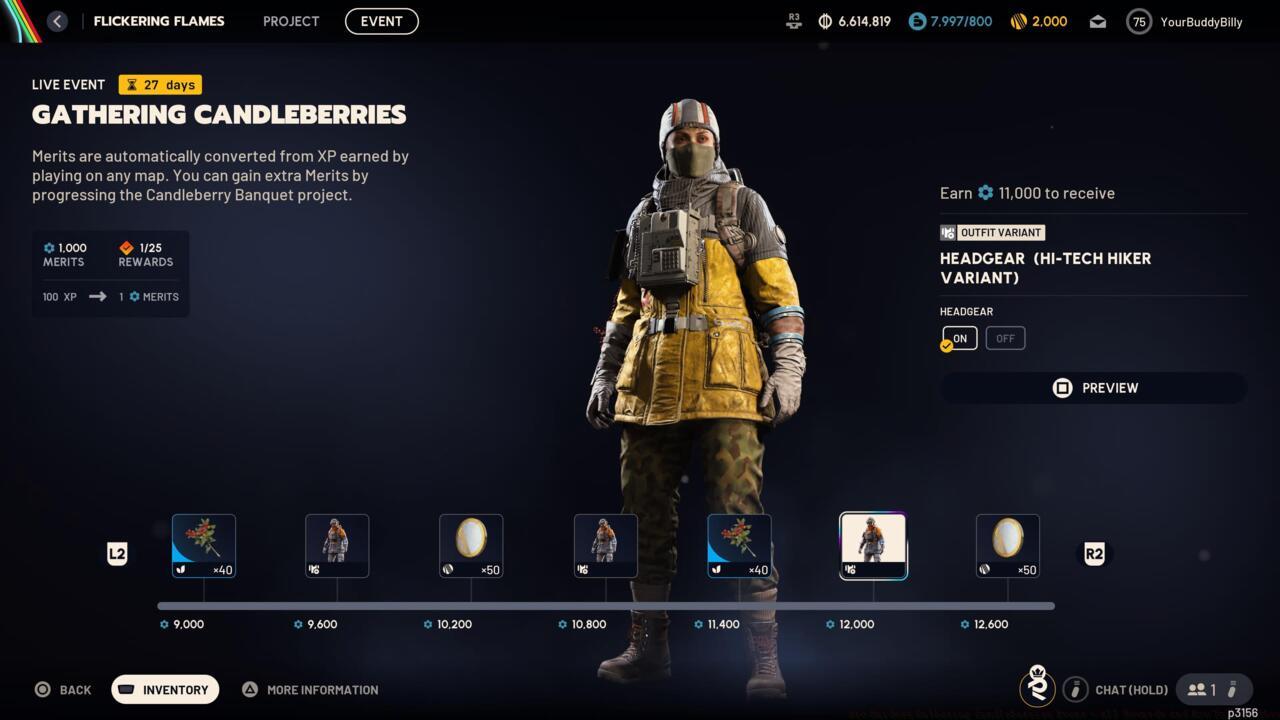The width and height of the screenshot is (1280, 720).
Task: Switch to the Project tab
Action: [x=290, y=21]
